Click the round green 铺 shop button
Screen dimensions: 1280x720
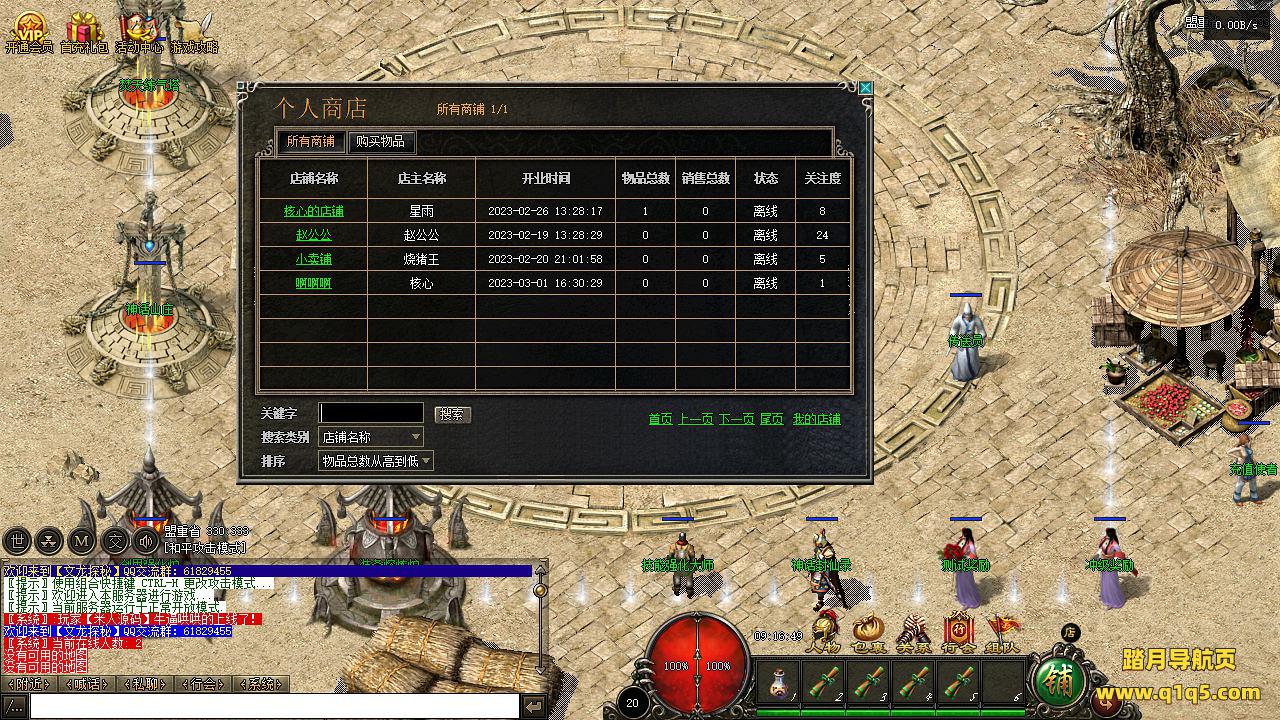[1061, 680]
